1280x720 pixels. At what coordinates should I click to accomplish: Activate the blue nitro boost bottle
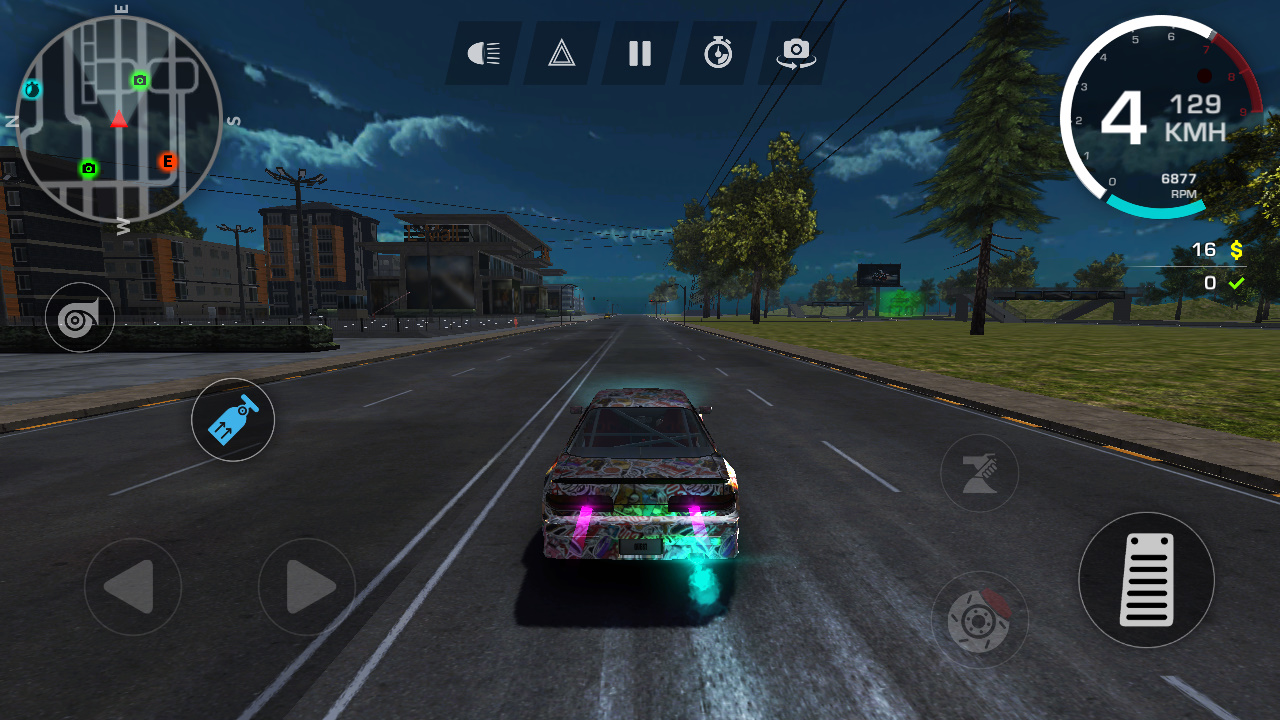point(232,420)
